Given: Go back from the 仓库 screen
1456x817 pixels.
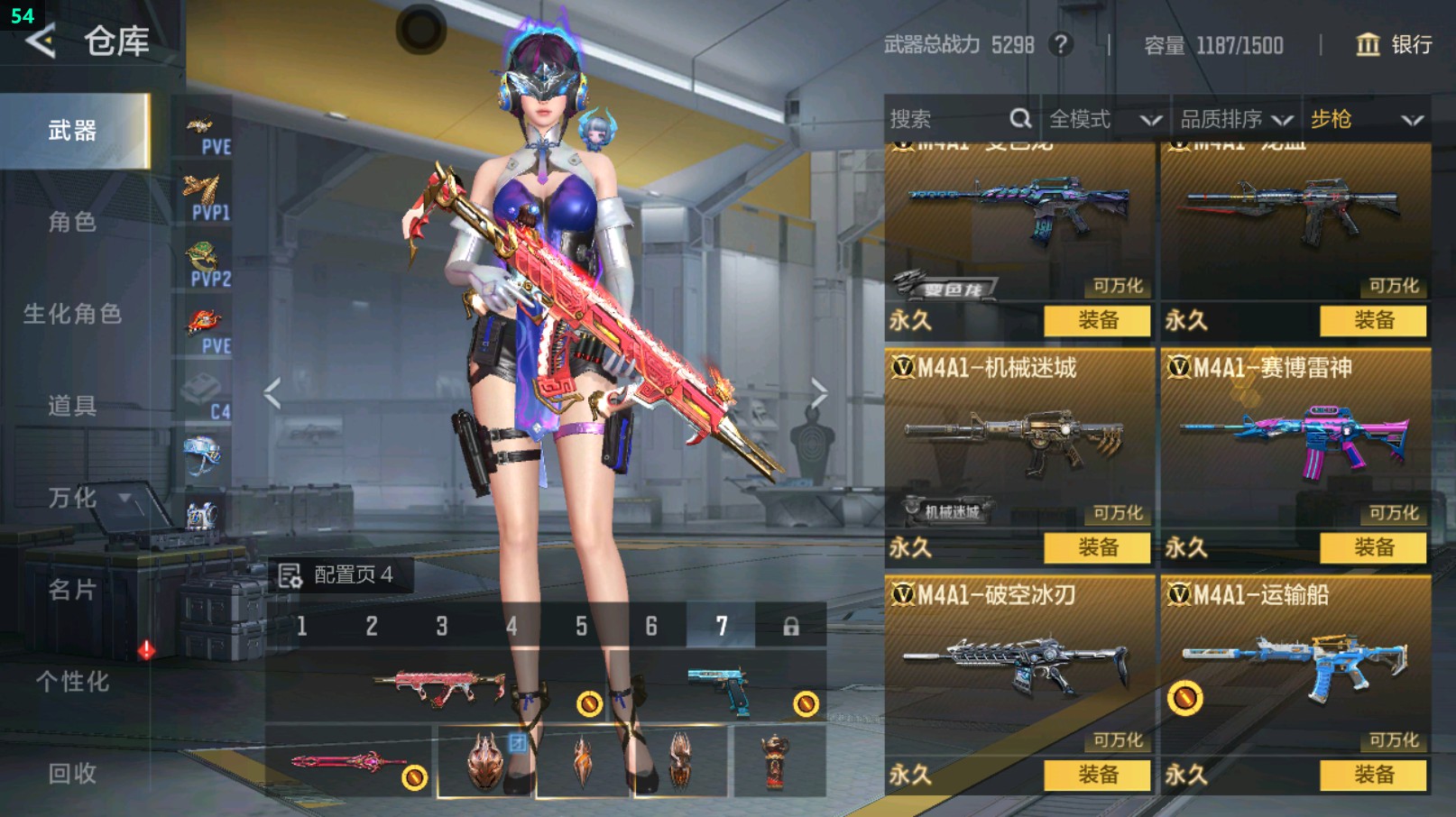Looking at the screenshot, I should pos(41,41).
